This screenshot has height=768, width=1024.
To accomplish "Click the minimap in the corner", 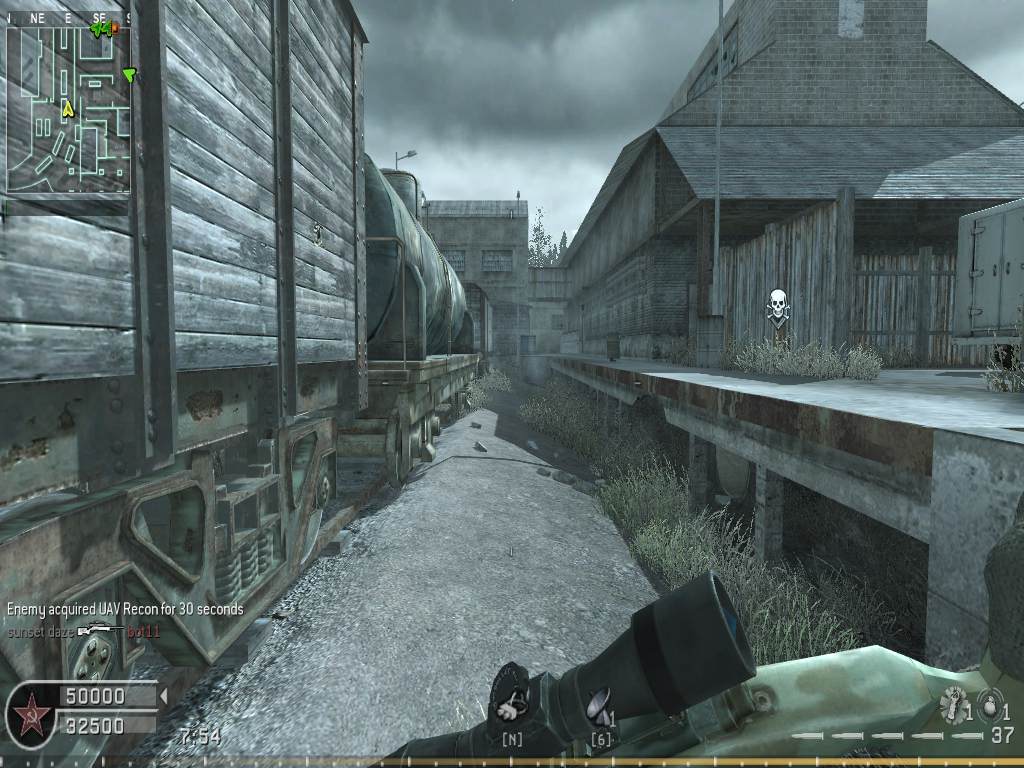I will [x=68, y=108].
